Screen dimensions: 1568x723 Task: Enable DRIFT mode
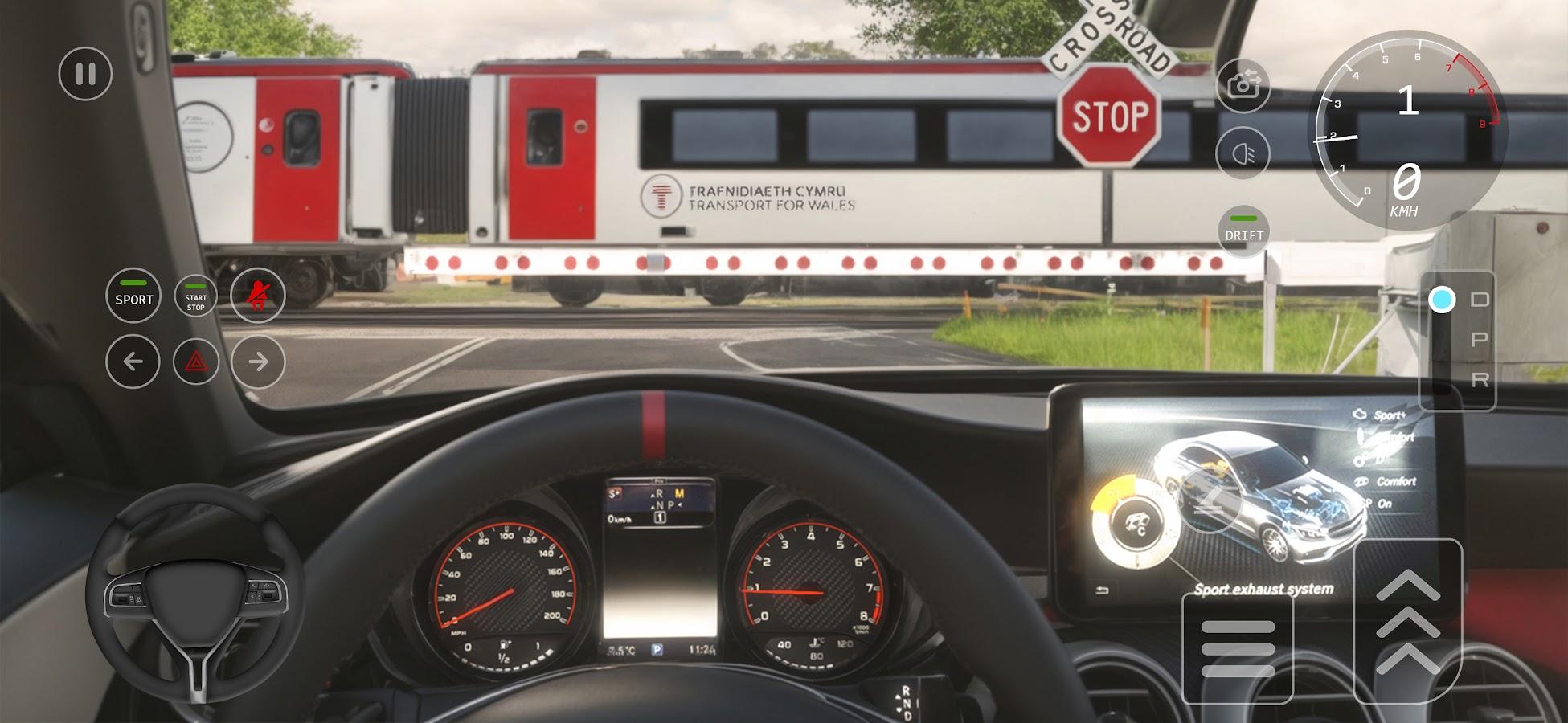(1244, 230)
